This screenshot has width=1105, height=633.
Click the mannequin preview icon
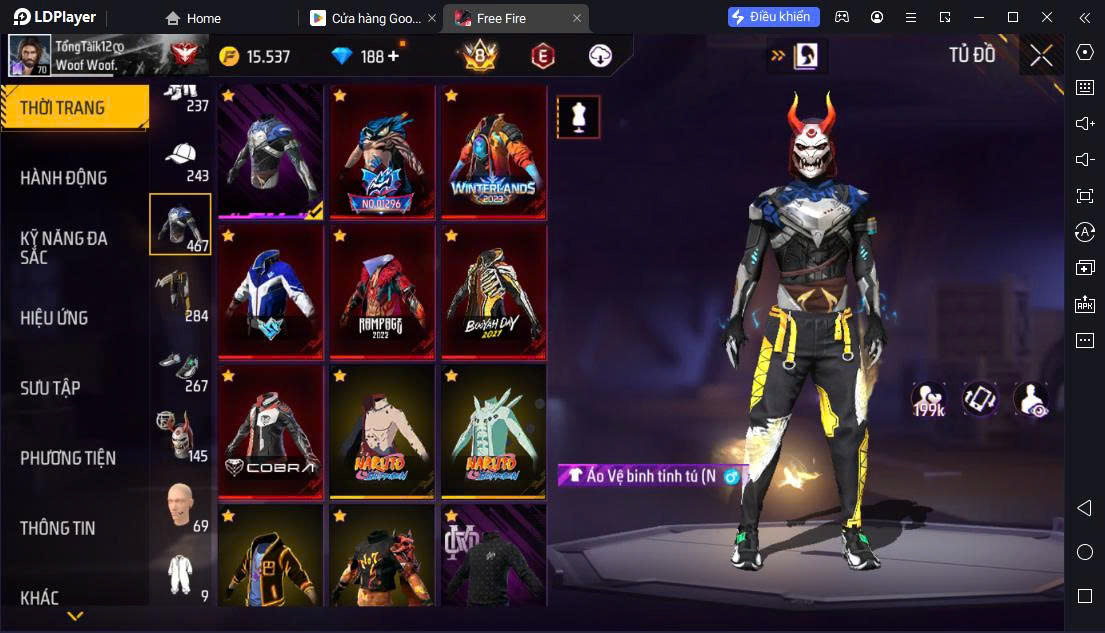coord(578,117)
